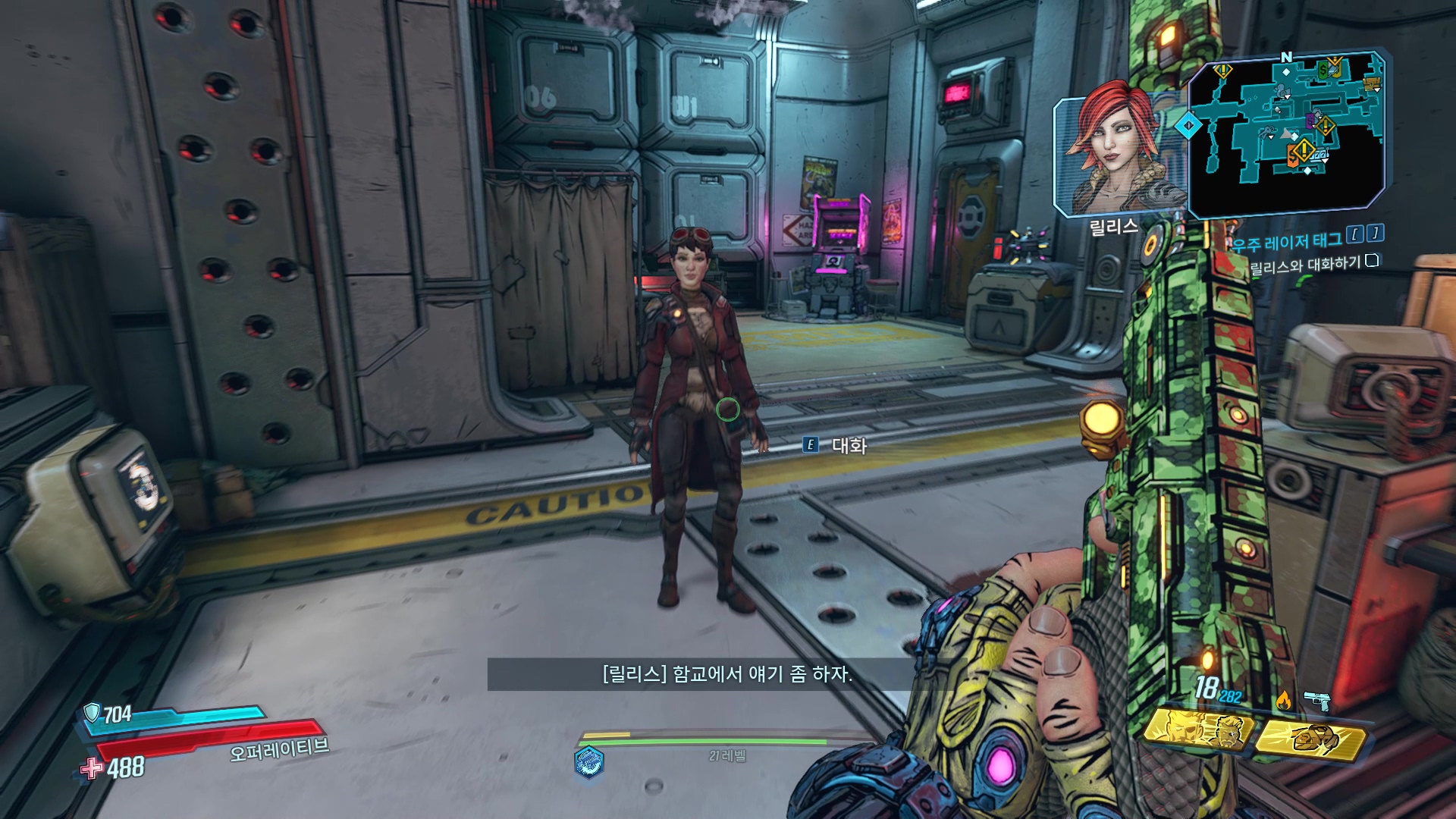Select the 우주 레이저 태그 mission tracker

coord(1286,243)
